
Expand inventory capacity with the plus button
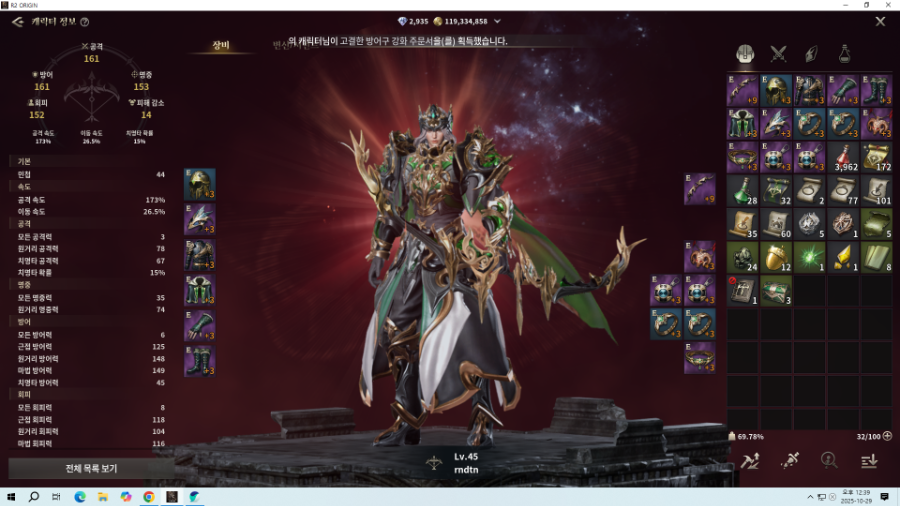pyautogui.click(x=887, y=436)
